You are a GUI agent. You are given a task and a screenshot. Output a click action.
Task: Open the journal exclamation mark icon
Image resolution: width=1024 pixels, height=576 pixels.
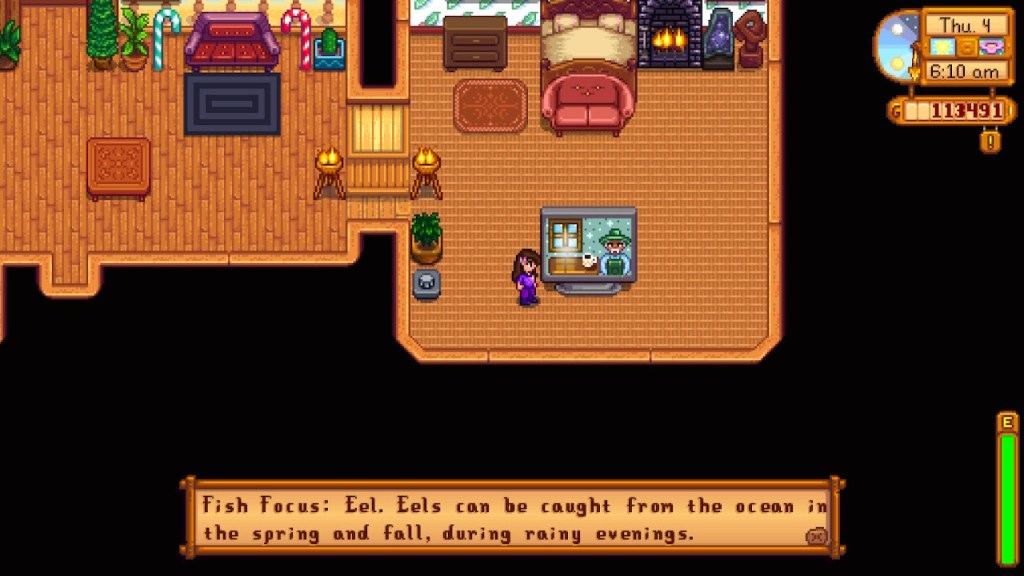coord(990,141)
